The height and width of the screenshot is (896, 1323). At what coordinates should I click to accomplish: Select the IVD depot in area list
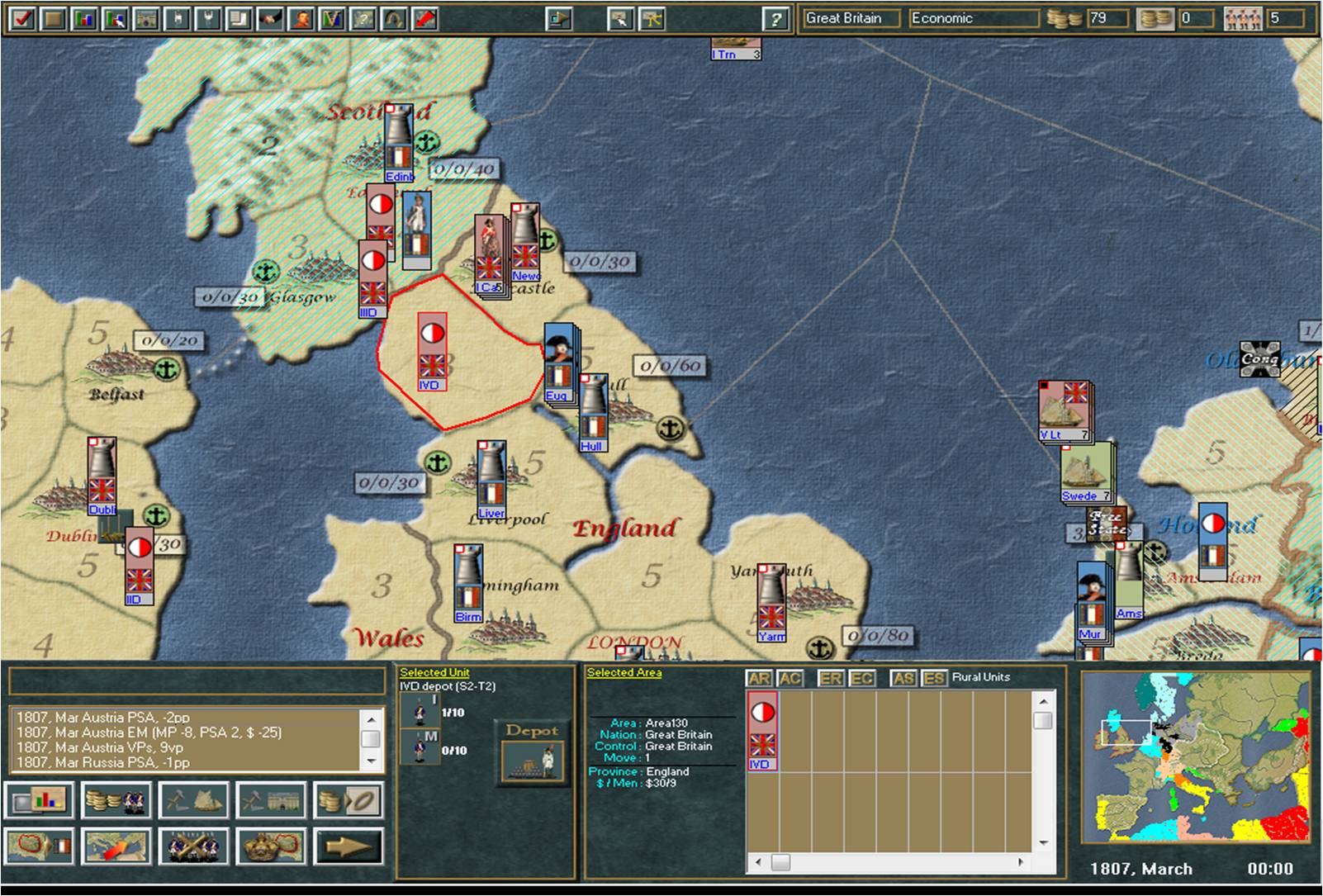click(x=761, y=731)
